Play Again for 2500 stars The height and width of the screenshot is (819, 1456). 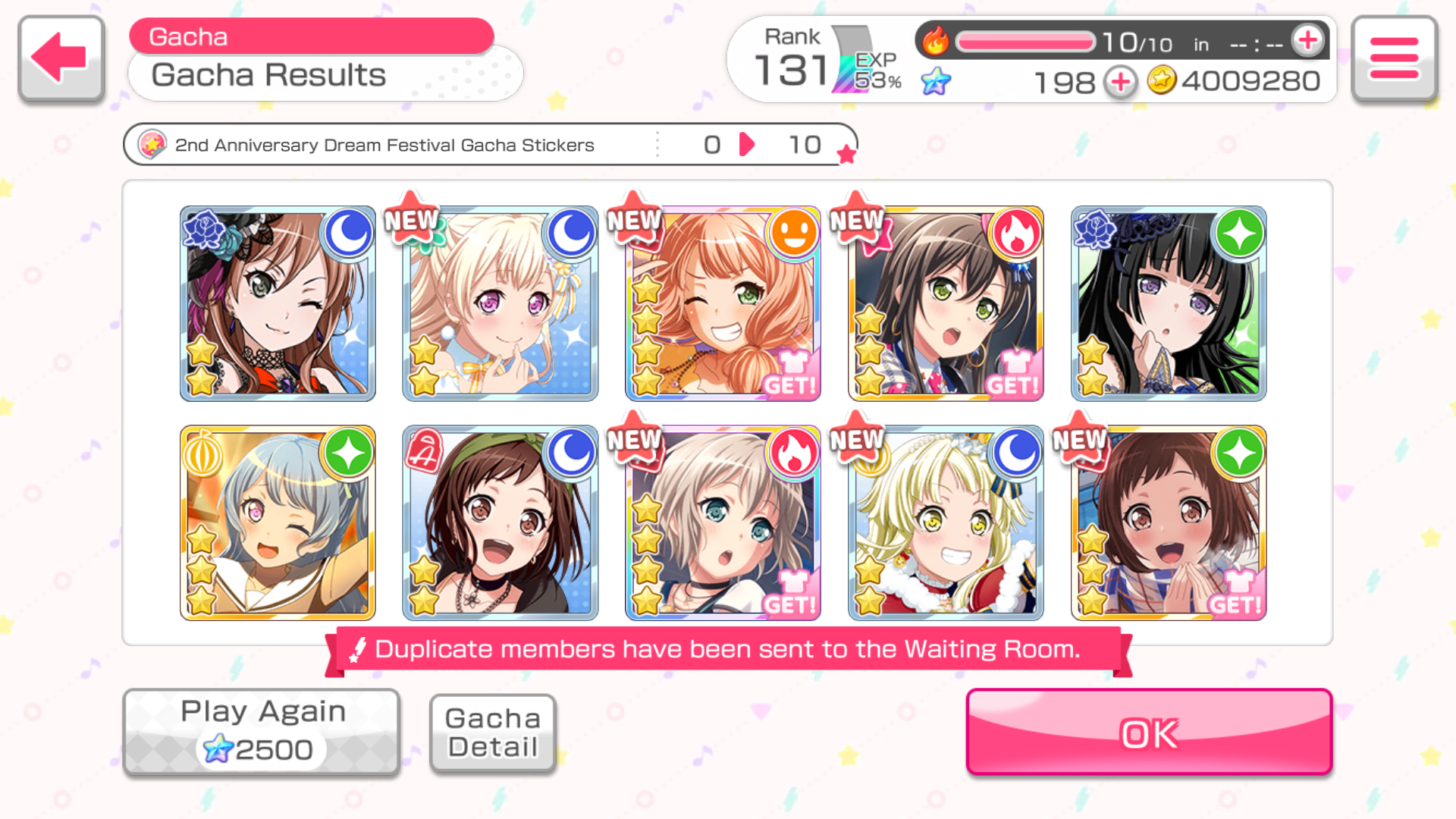click(x=262, y=732)
